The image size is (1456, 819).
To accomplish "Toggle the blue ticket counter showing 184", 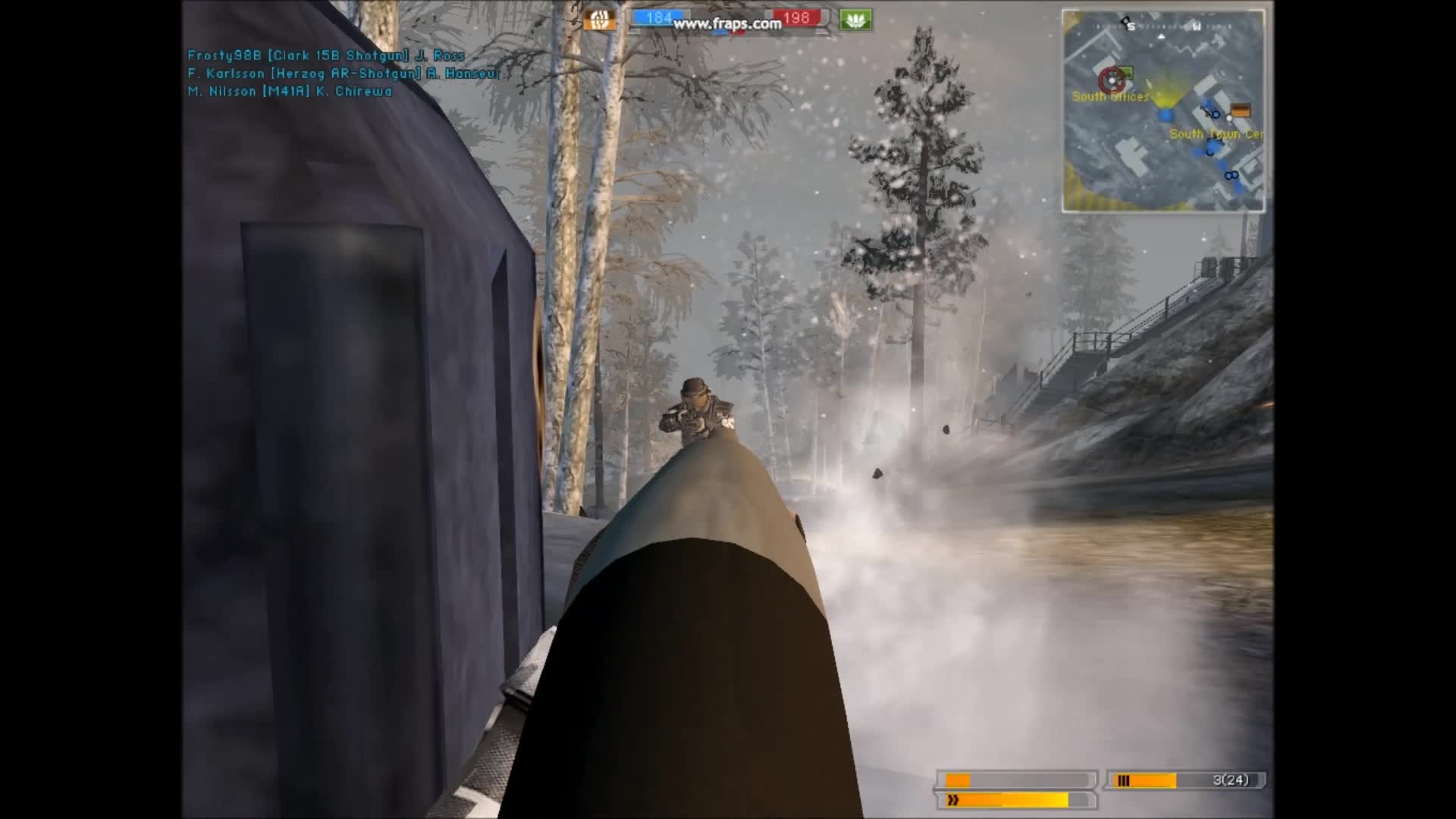I will [x=659, y=17].
